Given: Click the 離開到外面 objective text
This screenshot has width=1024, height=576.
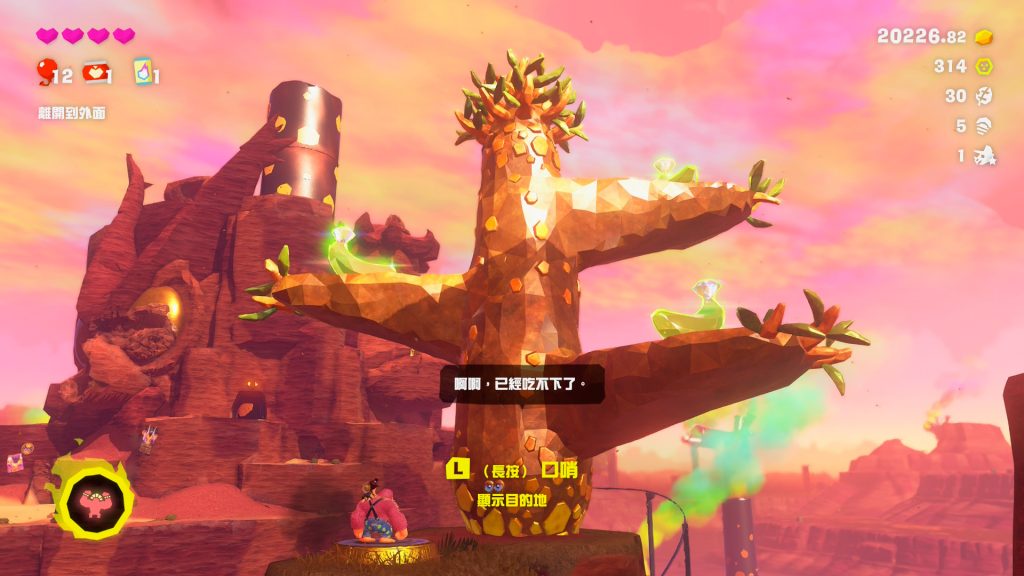Looking at the screenshot, I should coord(72,113).
